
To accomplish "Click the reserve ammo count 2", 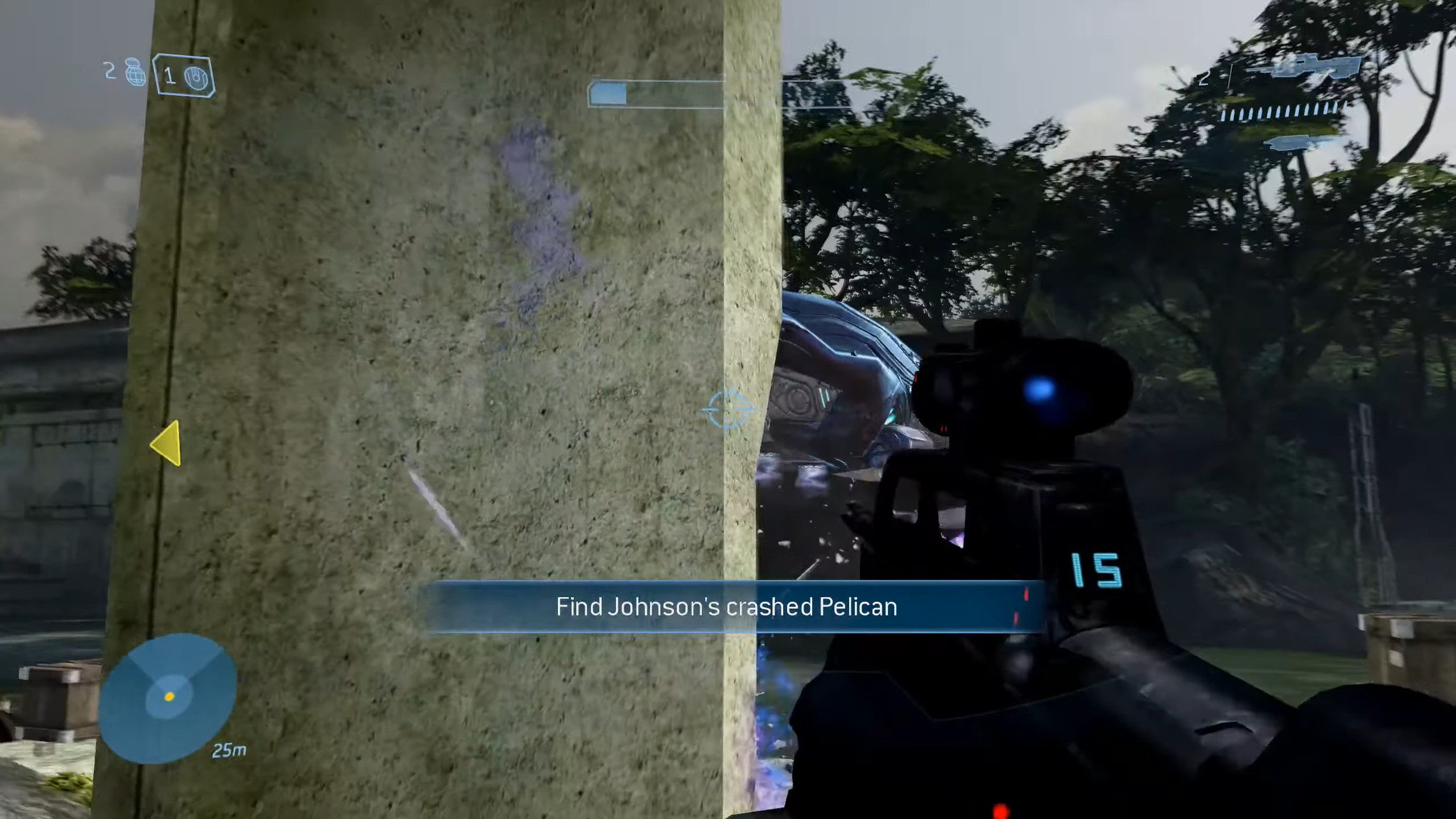I will coord(1205,80).
